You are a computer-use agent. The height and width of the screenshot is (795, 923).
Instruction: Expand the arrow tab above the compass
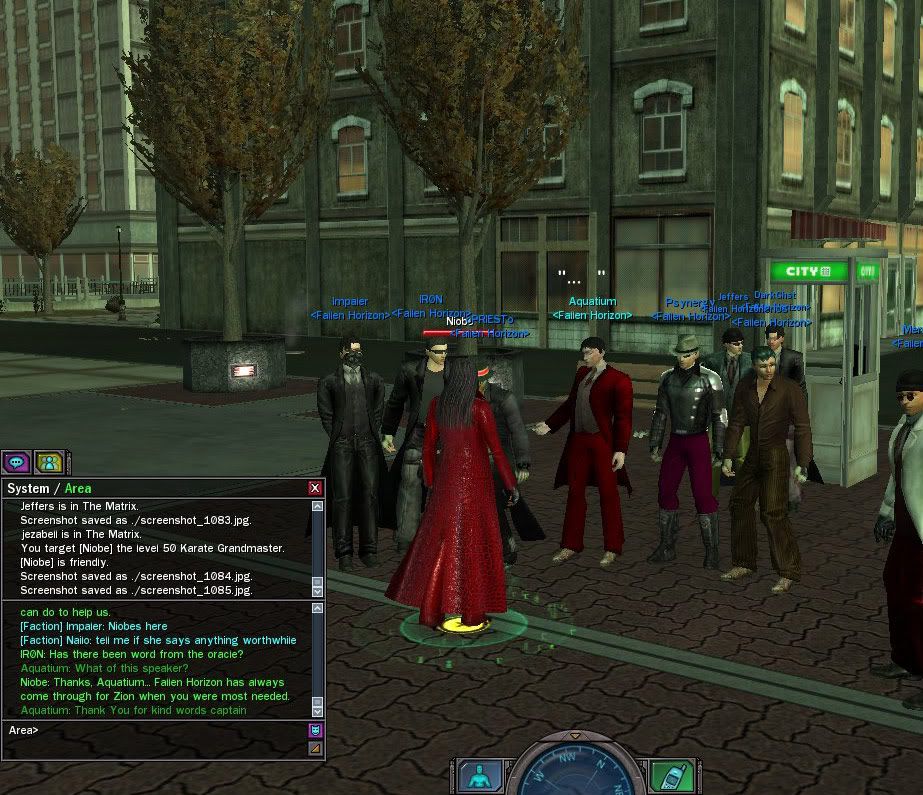click(x=575, y=736)
